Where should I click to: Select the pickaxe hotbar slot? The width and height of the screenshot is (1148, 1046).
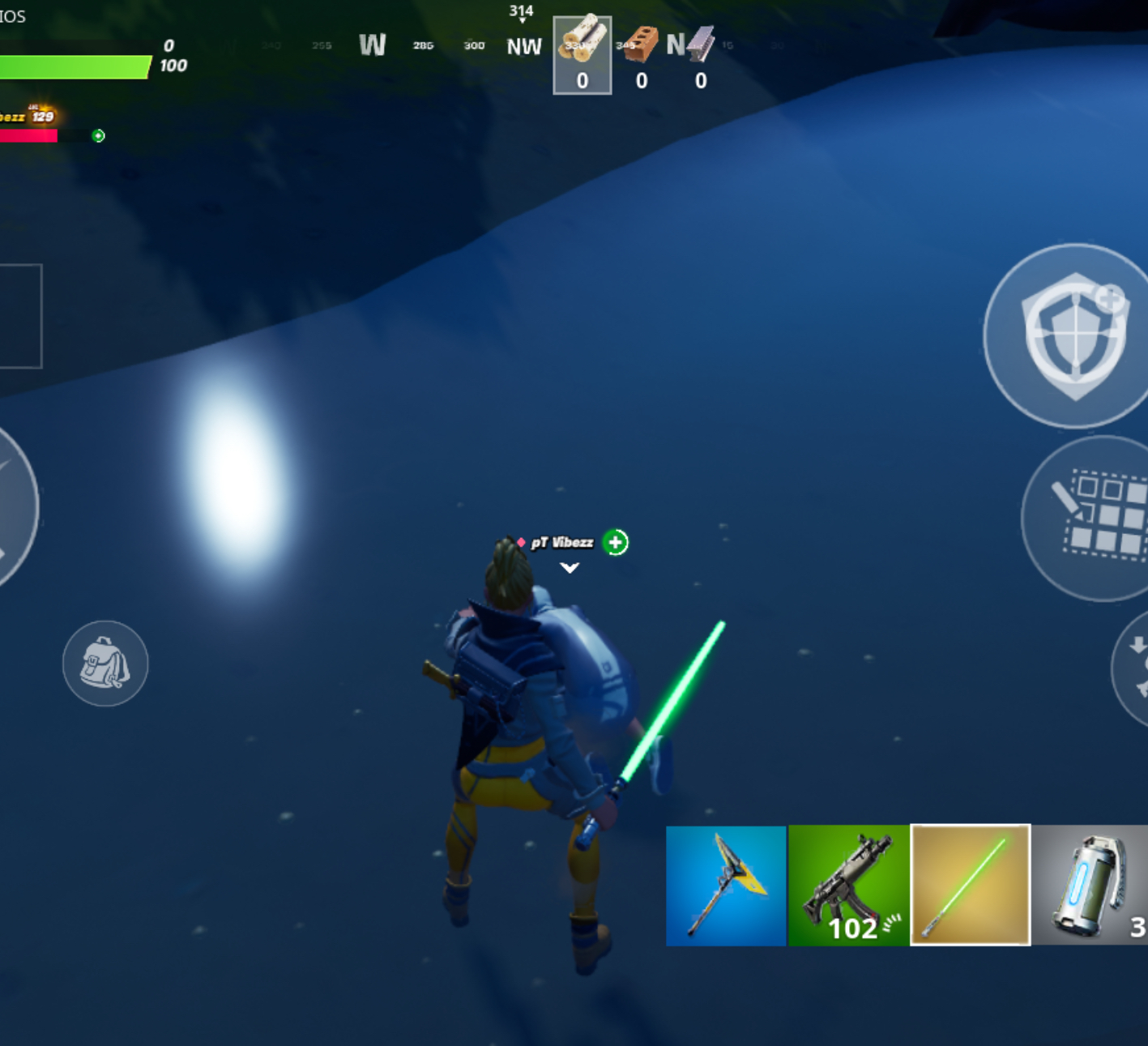[x=725, y=886]
